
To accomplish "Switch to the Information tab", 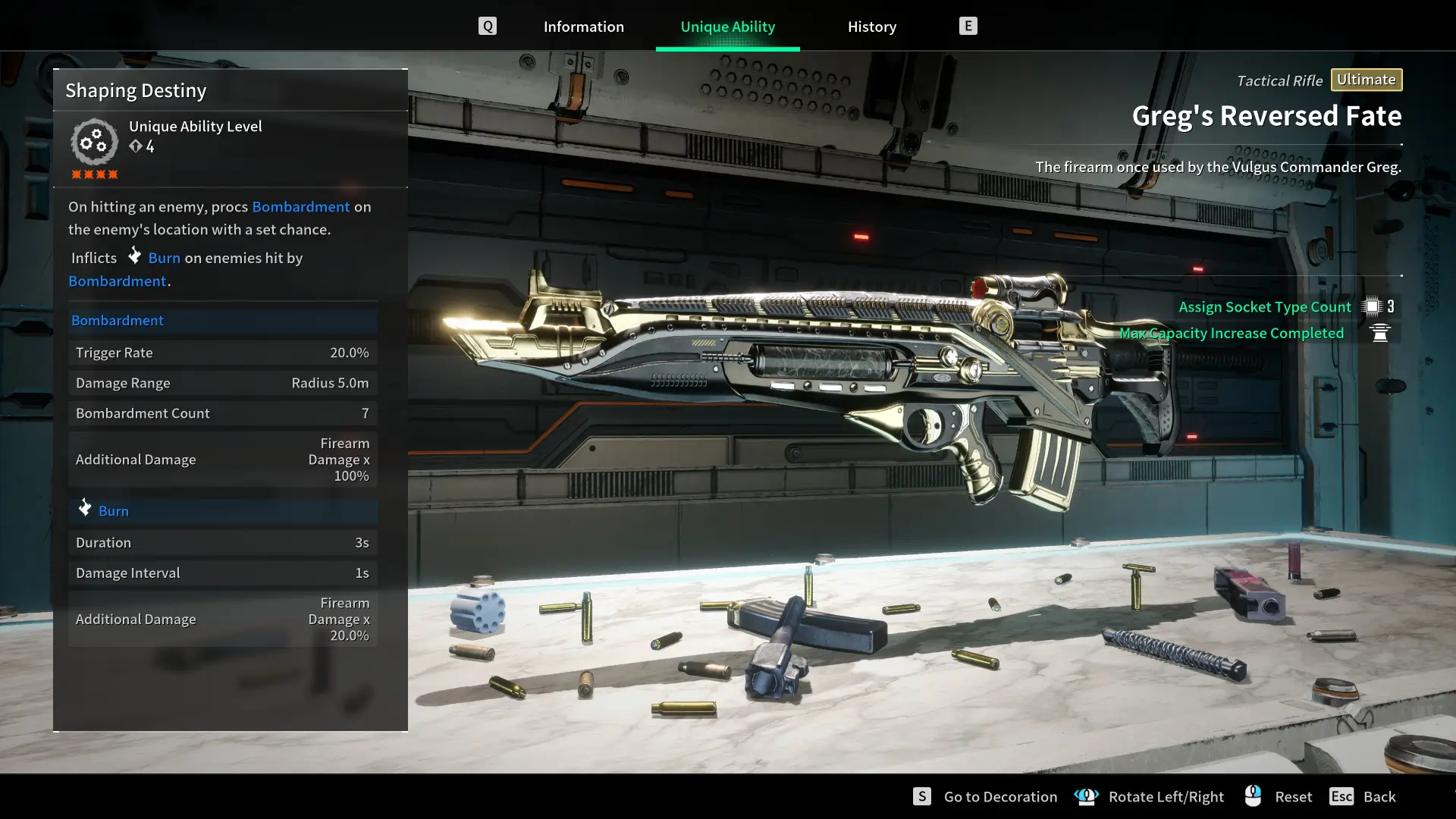I will [x=583, y=27].
